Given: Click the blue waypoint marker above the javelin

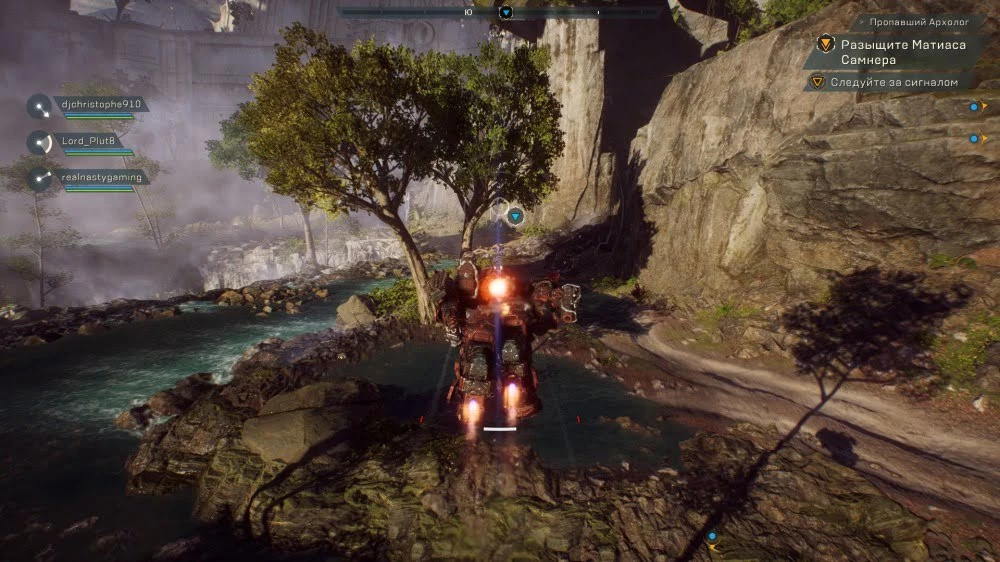Looking at the screenshot, I should pos(516,215).
